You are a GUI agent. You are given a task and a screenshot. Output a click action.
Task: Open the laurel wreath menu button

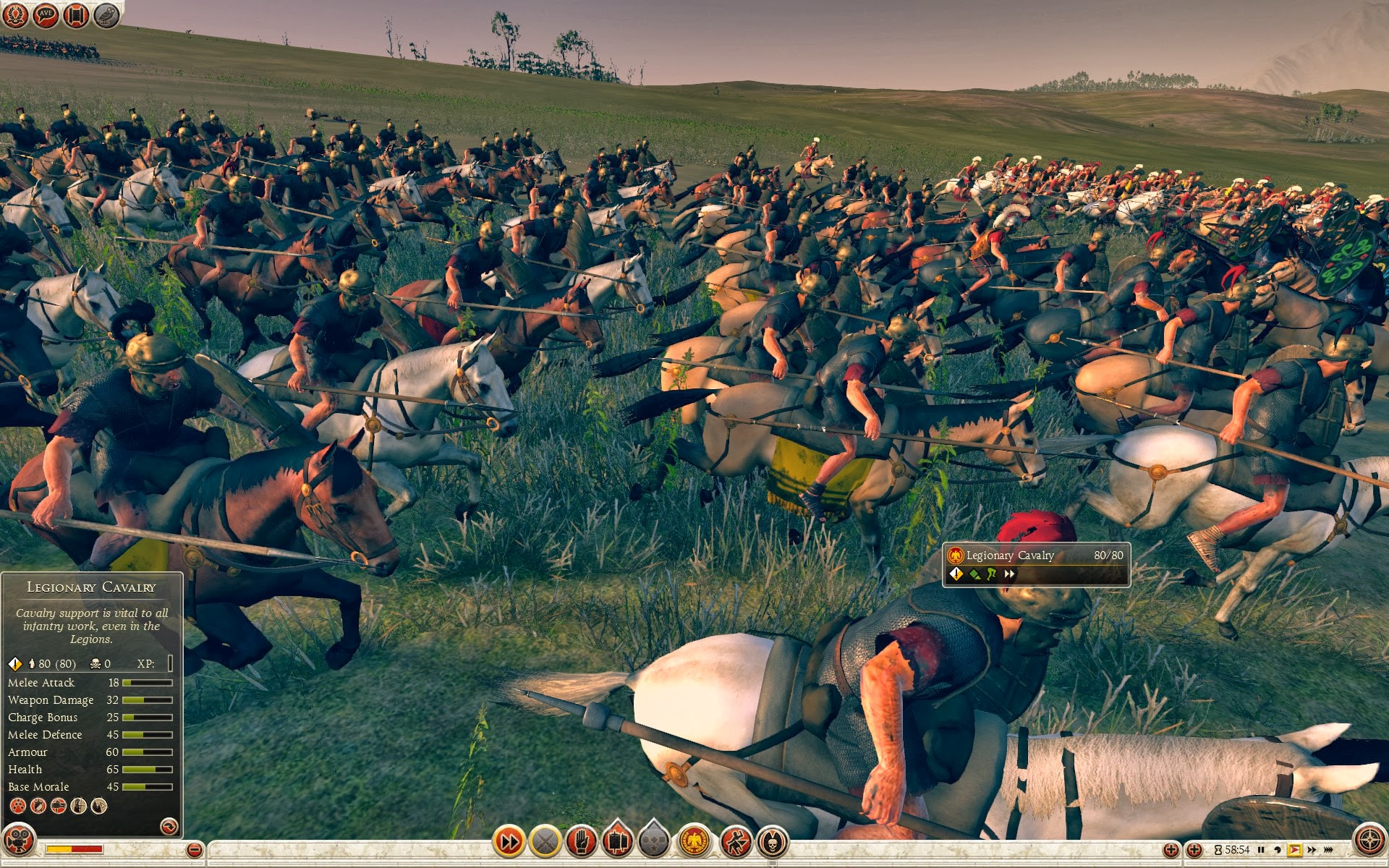point(15,14)
